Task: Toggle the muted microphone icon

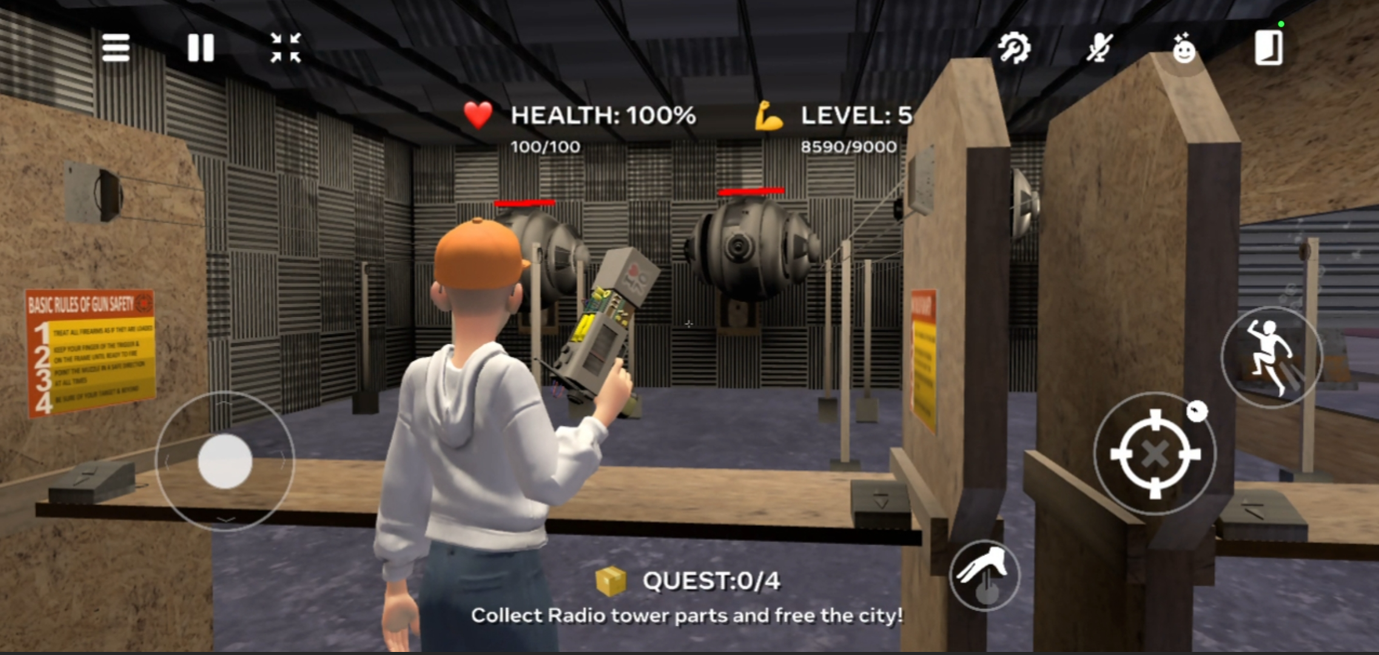Action: (x=1100, y=48)
